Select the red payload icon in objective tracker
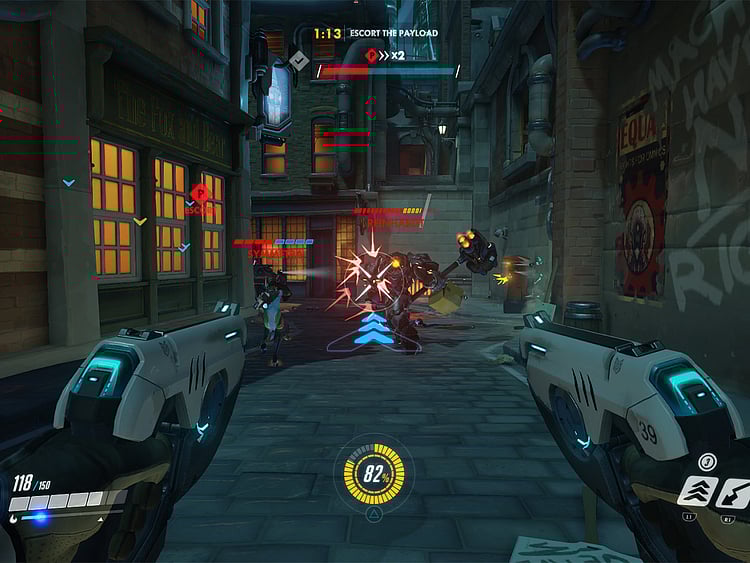750x563 pixels. pos(372,55)
